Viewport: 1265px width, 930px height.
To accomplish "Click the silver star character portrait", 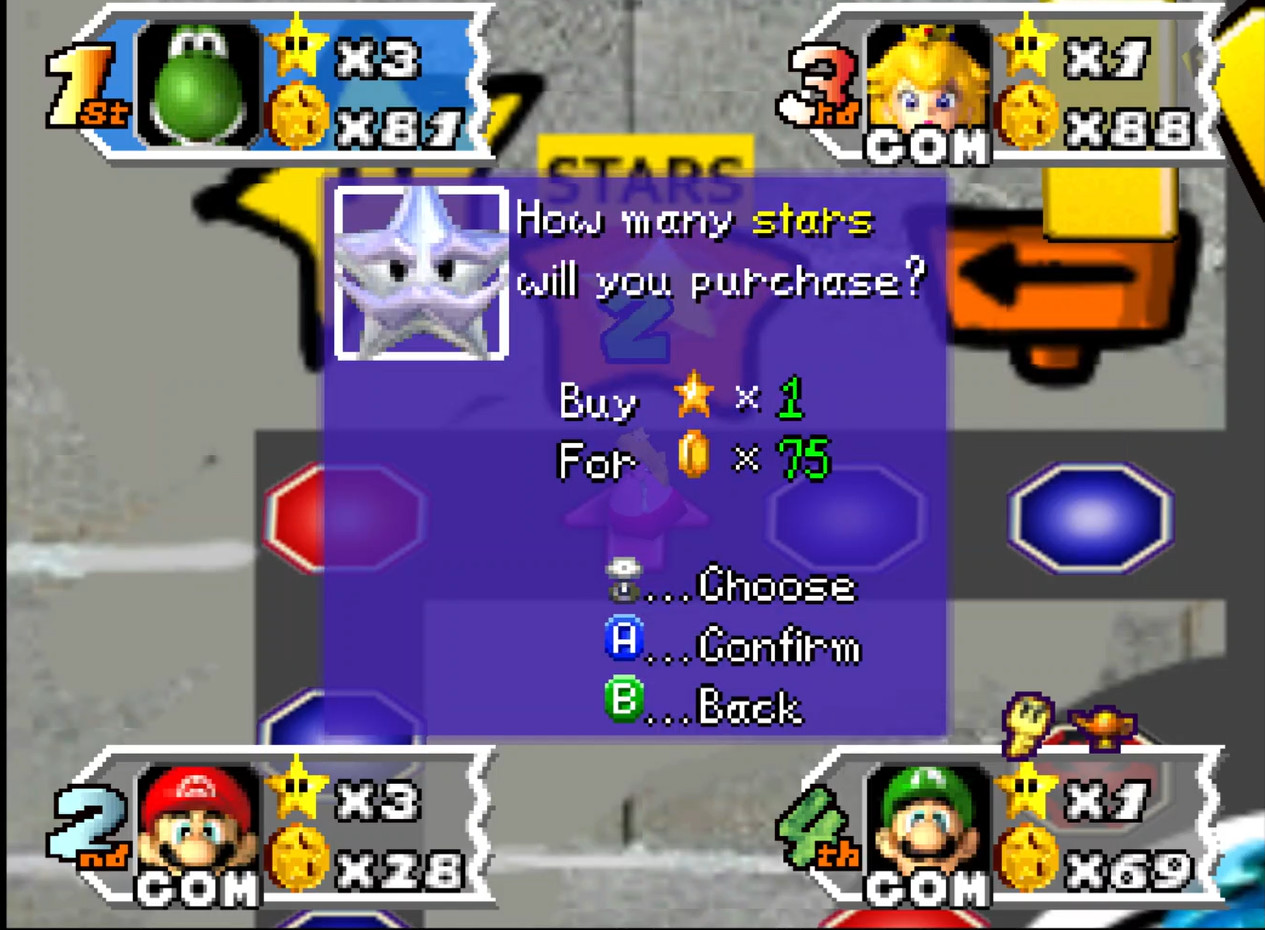I will tap(421, 273).
